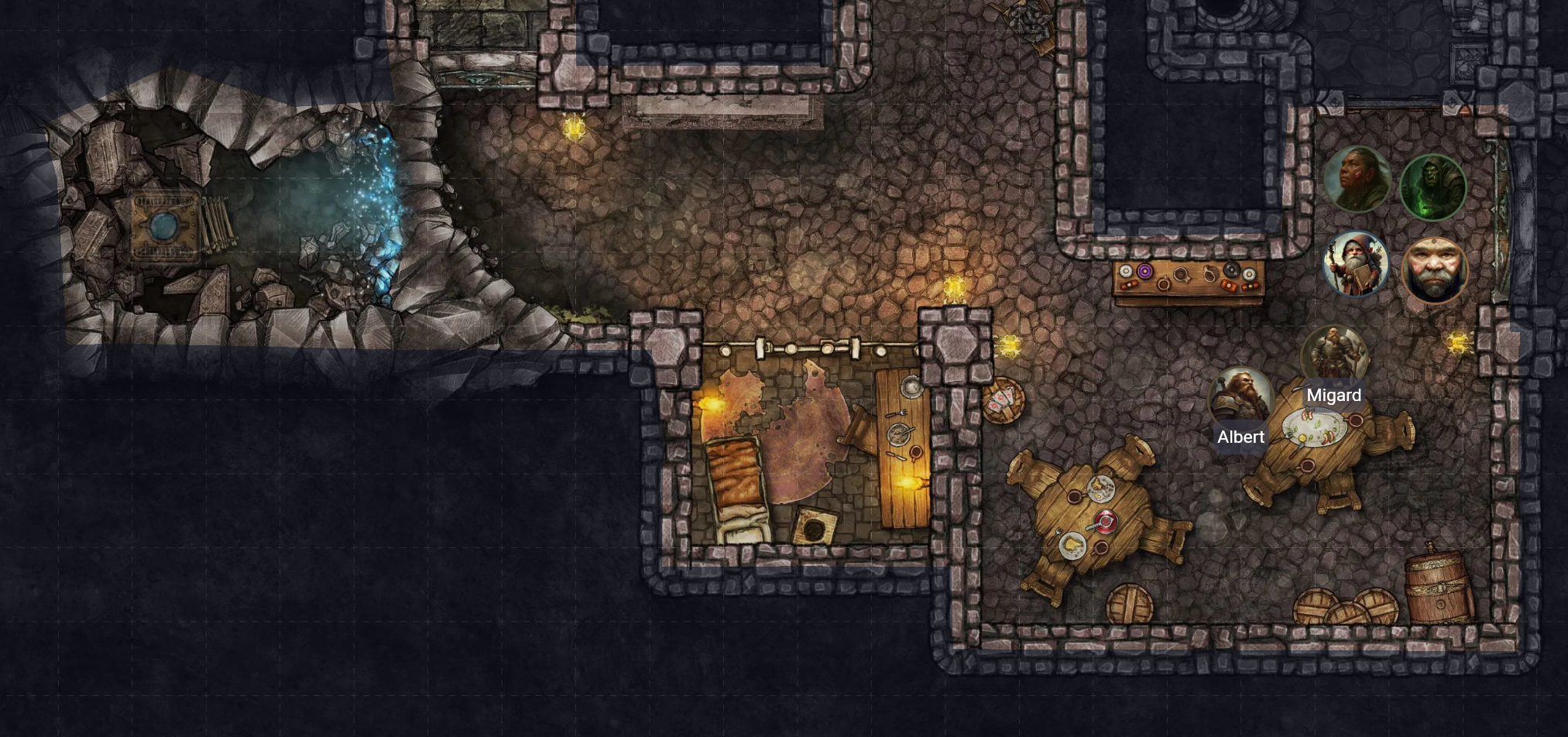This screenshot has width=1568, height=737.
Task: Select the Migard character token
Action: pyautogui.click(x=1334, y=355)
